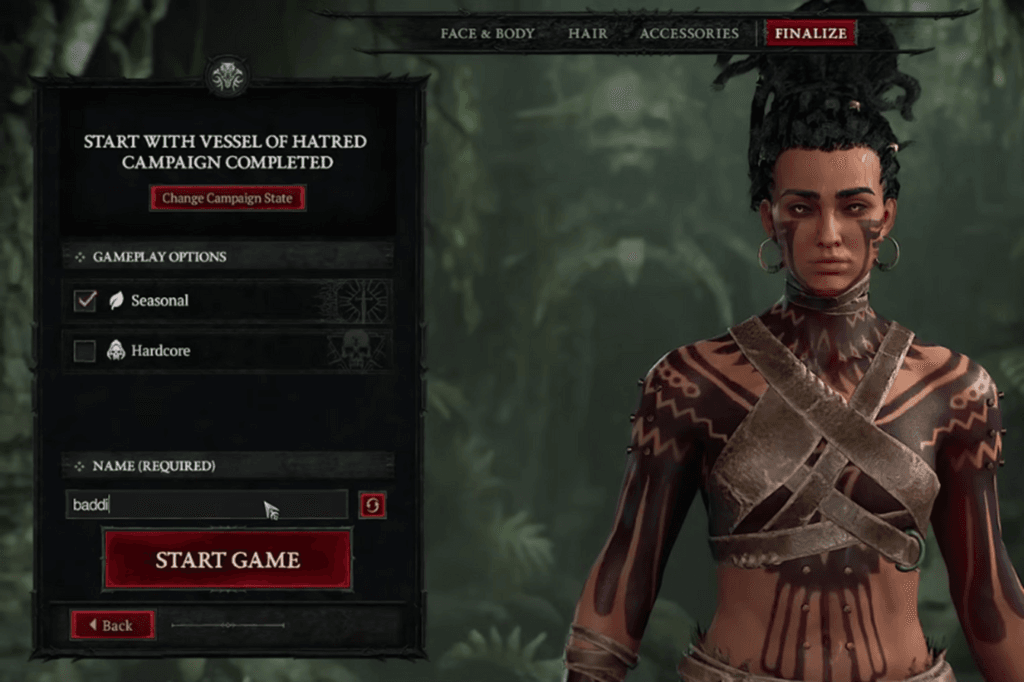Click the Change Campaign State button
The image size is (1024, 682).
[x=227, y=198]
